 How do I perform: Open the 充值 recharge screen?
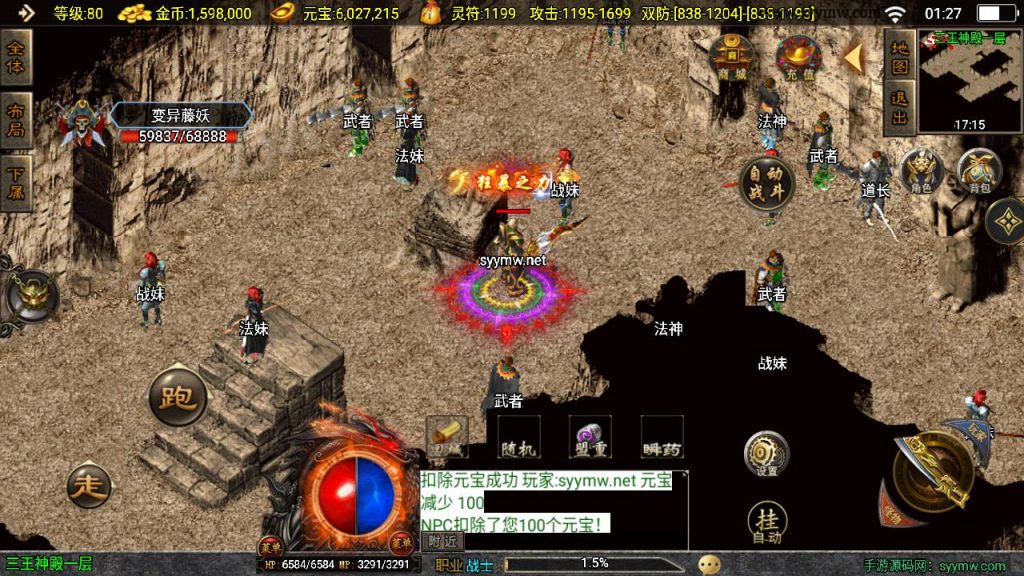pos(798,58)
